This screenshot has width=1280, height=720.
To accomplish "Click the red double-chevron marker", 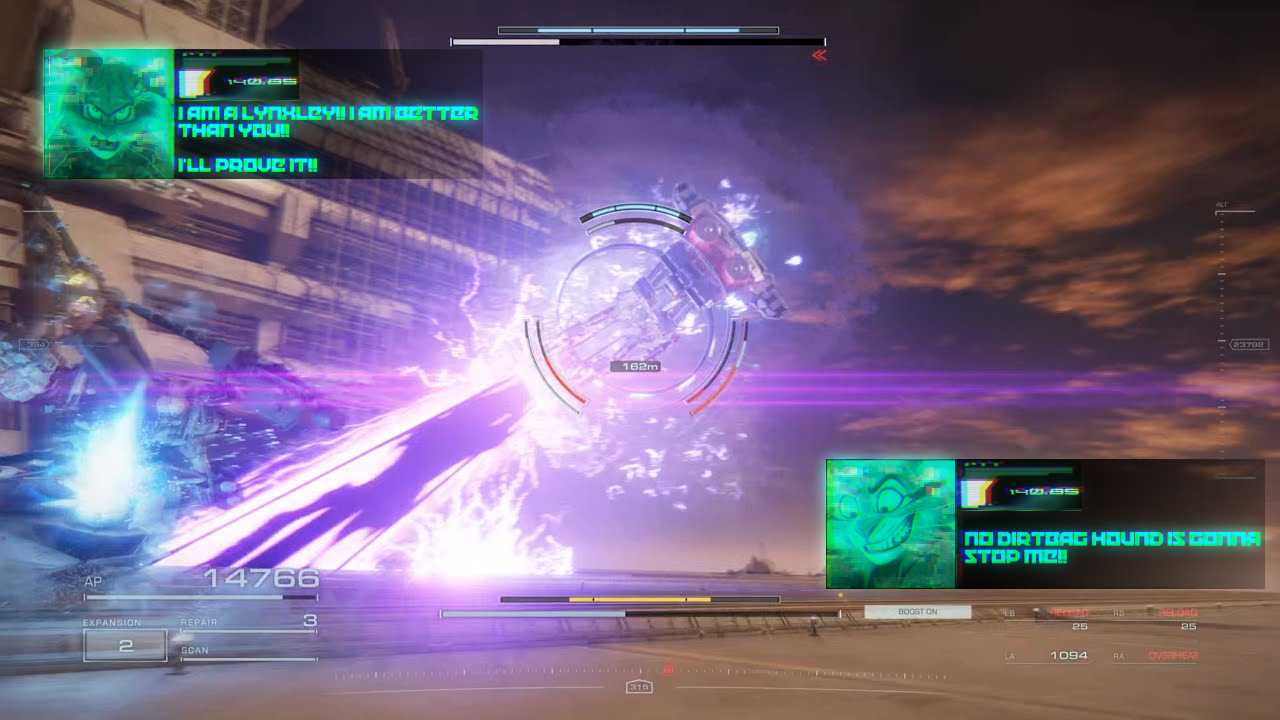I will [x=820, y=56].
